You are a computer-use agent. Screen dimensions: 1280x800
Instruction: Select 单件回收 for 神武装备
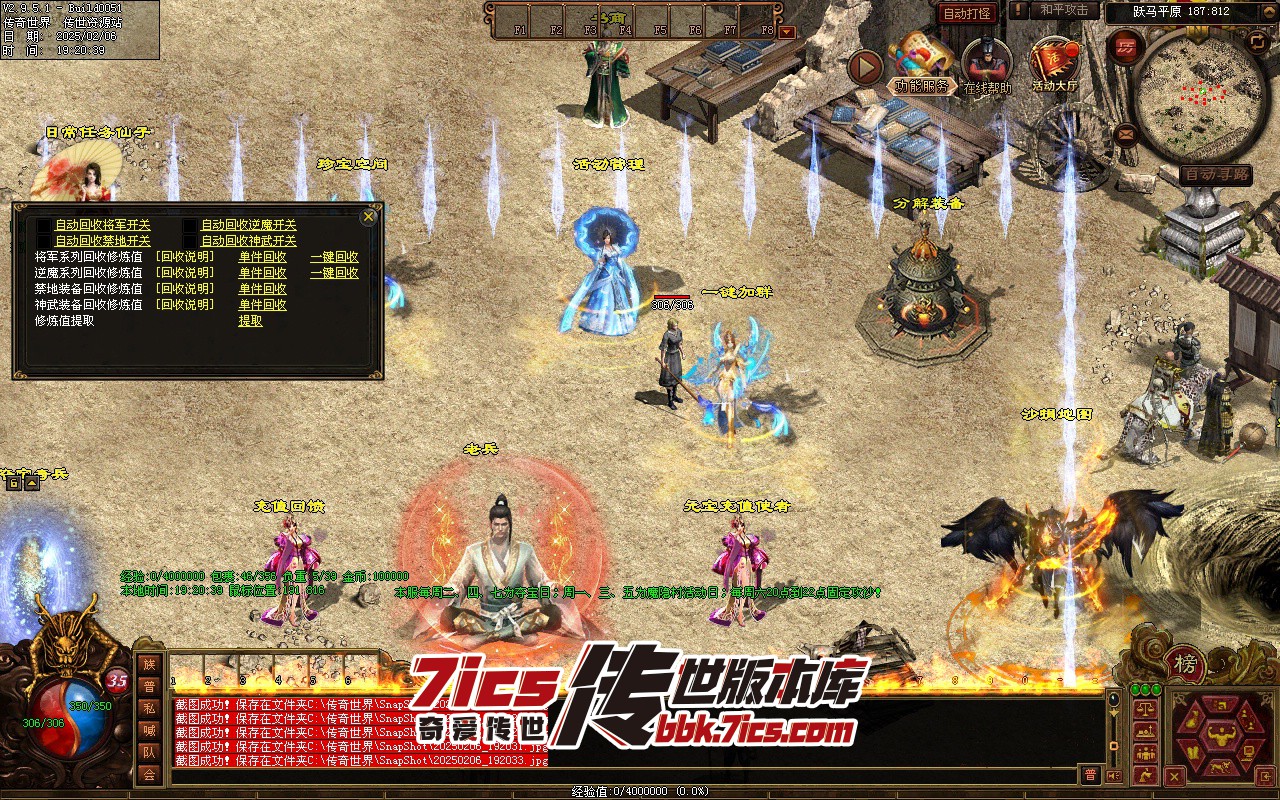click(x=262, y=305)
